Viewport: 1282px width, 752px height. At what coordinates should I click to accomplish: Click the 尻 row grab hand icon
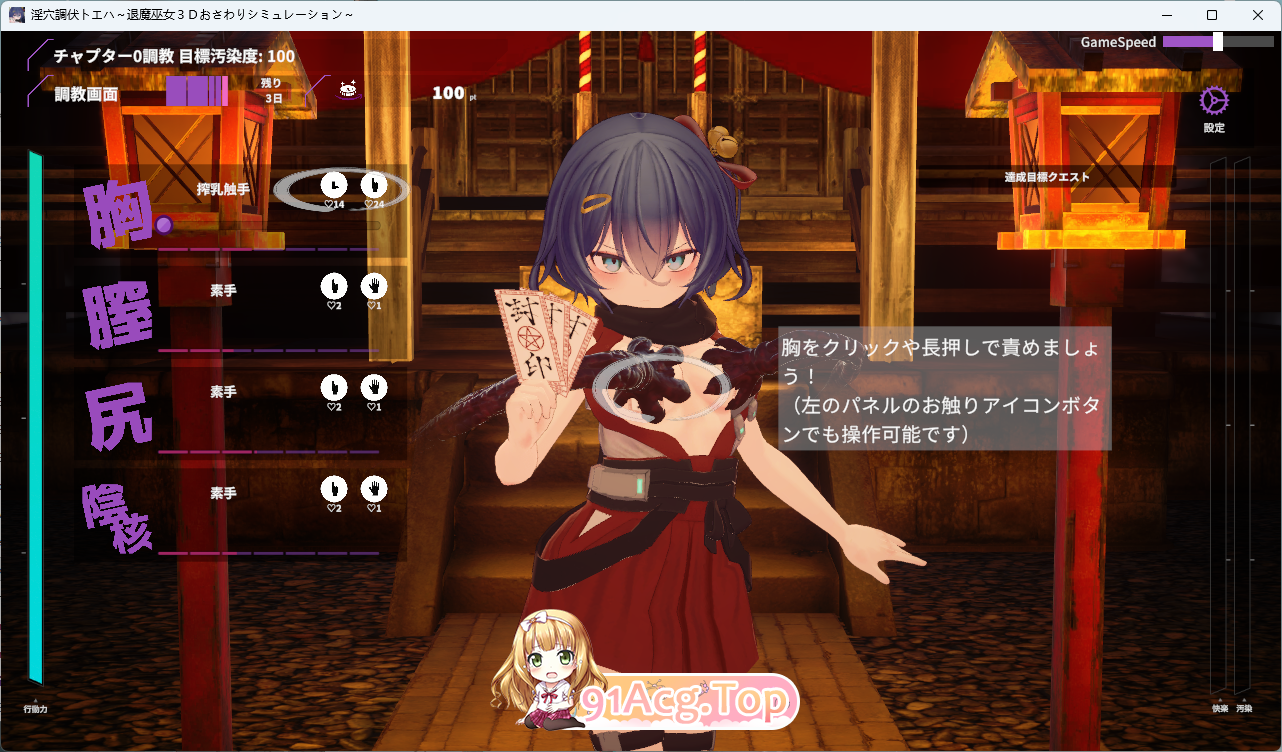[374, 389]
